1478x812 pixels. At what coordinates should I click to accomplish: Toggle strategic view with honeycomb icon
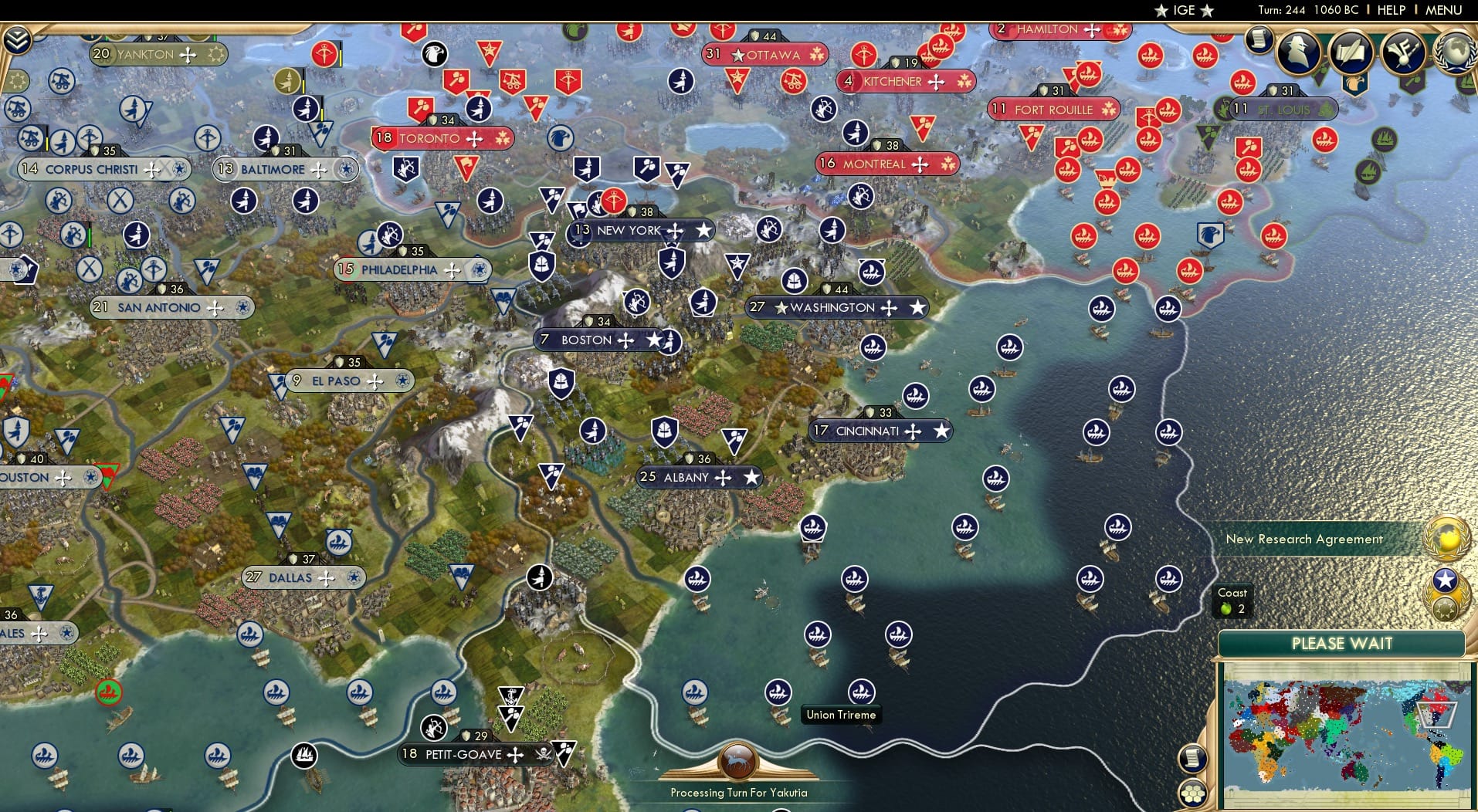[1192, 791]
